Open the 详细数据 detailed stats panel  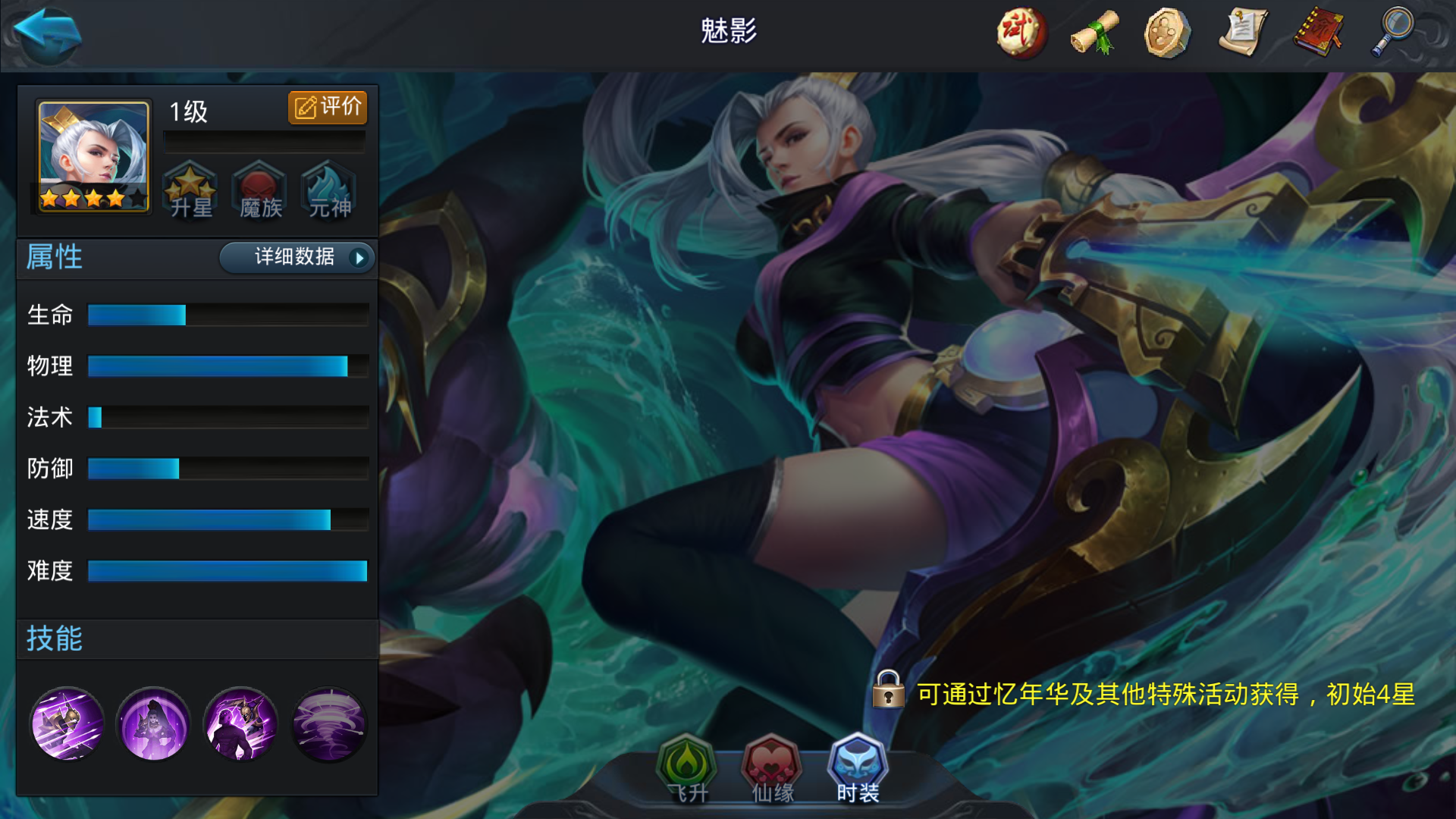(296, 258)
